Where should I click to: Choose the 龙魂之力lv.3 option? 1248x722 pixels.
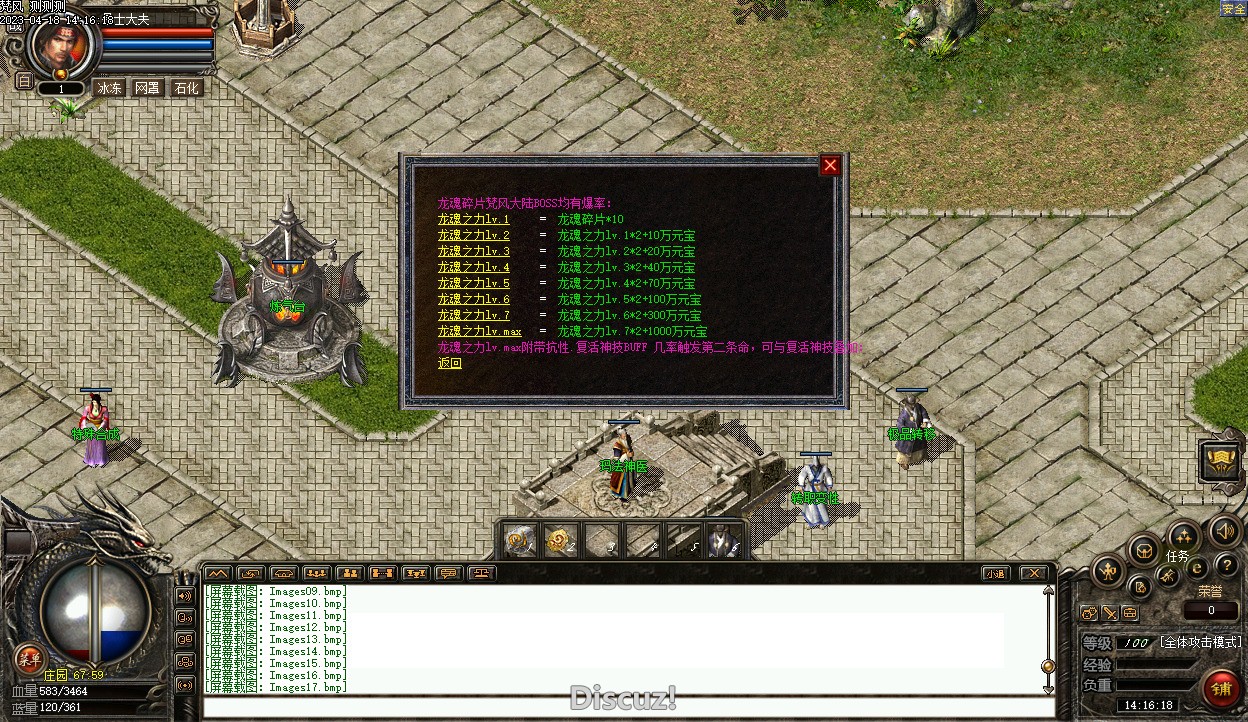coord(473,252)
